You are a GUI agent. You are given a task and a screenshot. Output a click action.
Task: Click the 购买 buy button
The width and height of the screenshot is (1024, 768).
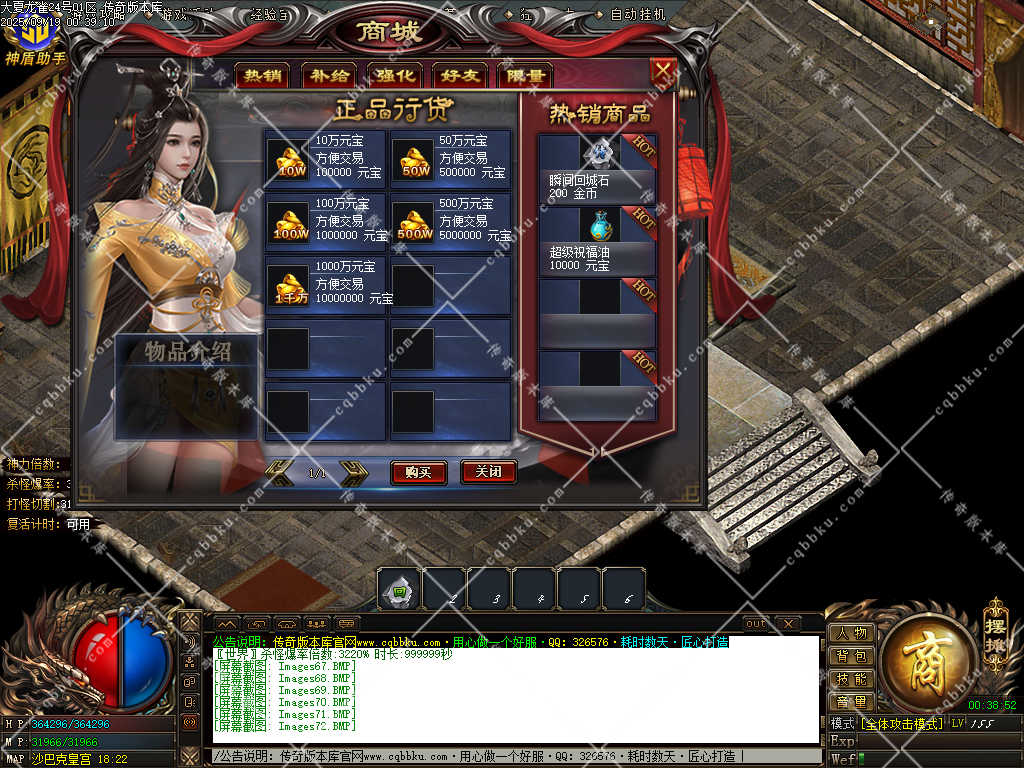[x=418, y=472]
